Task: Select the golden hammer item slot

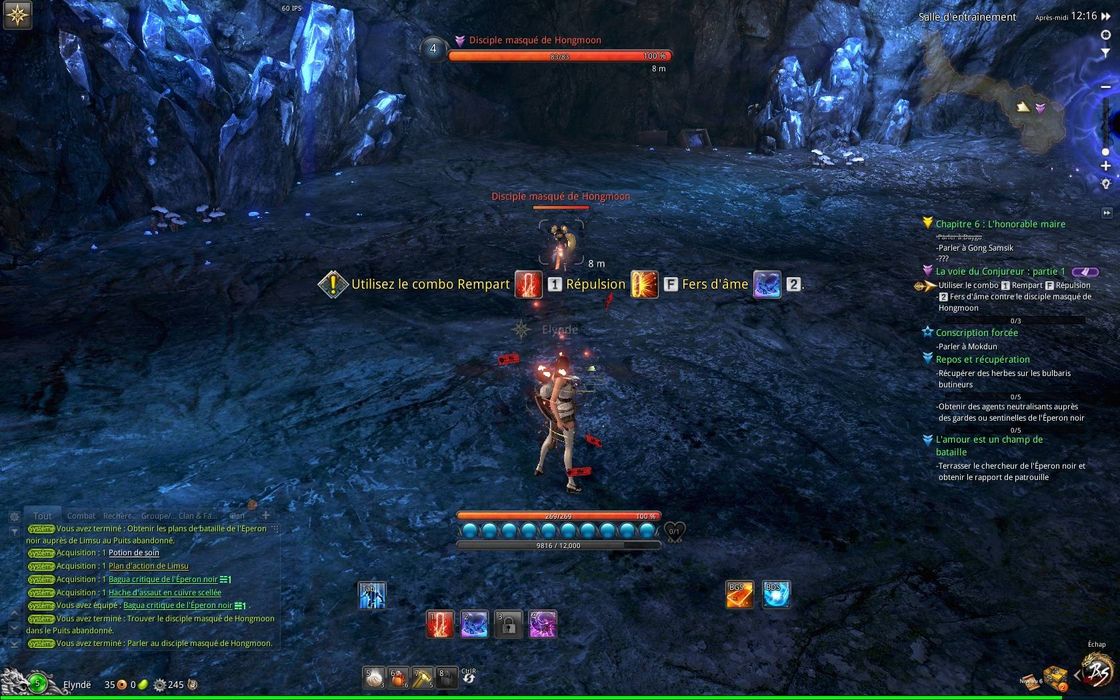Action: (x=422, y=678)
